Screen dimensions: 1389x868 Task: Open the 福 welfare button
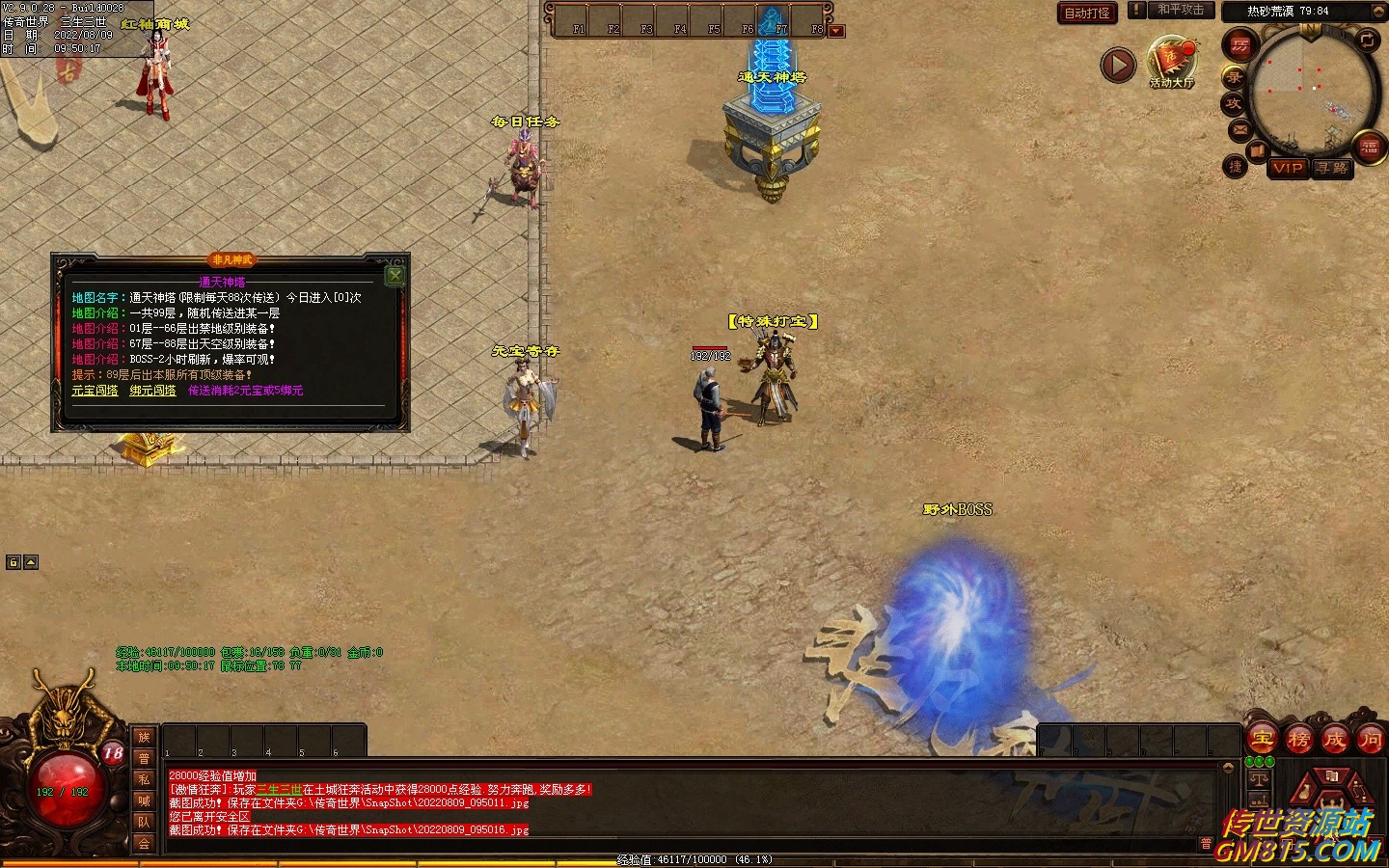pos(1369,147)
